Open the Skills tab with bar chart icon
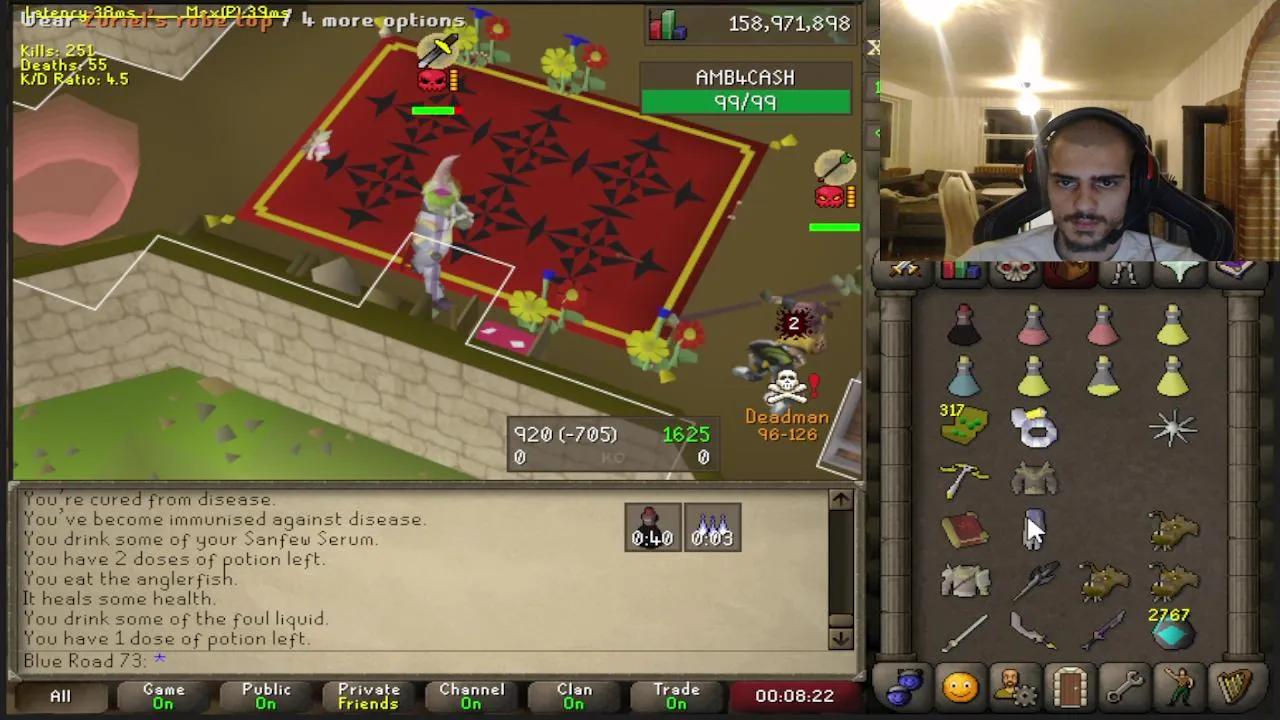 960,268
